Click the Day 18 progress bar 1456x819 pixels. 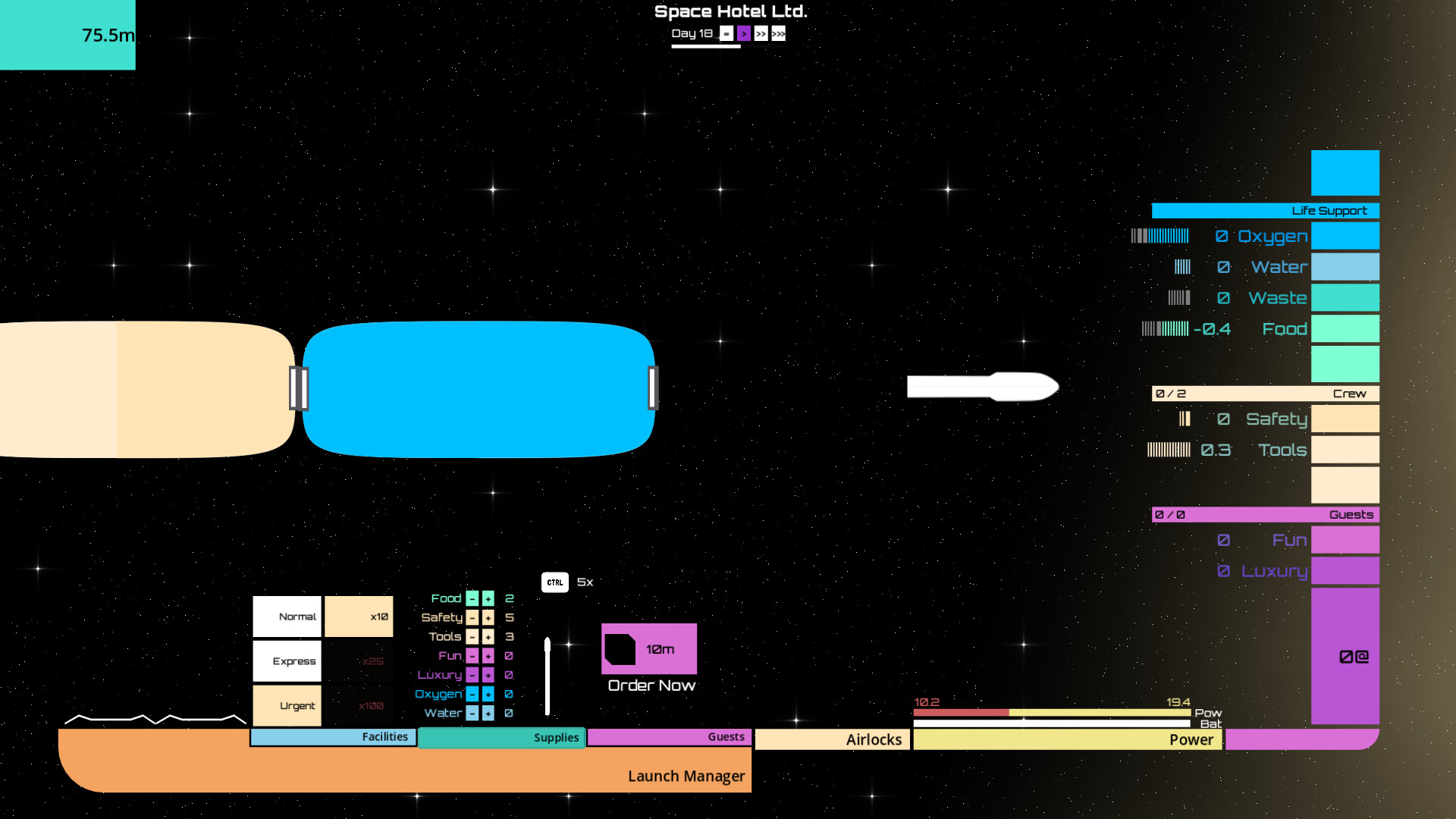coord(705,45)
